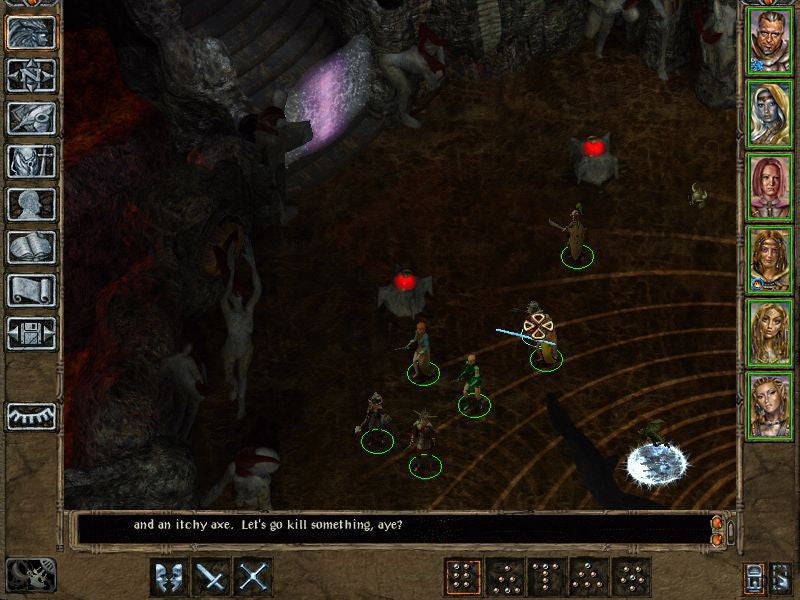Select the bald bearded man's portrait
The image size is (800, 600).
(x=771, y=42)
